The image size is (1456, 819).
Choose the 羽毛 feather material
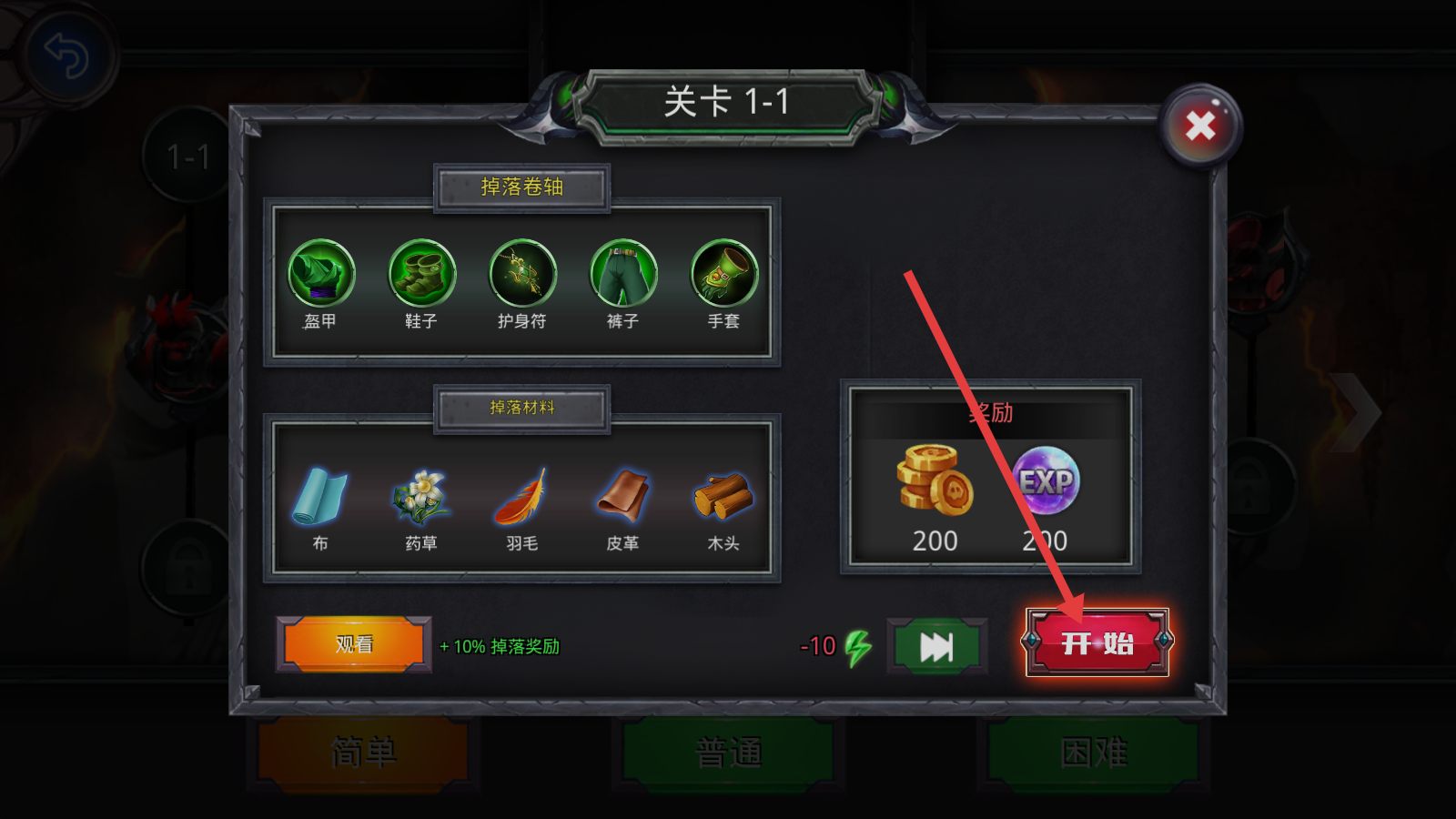click(521, 496)
